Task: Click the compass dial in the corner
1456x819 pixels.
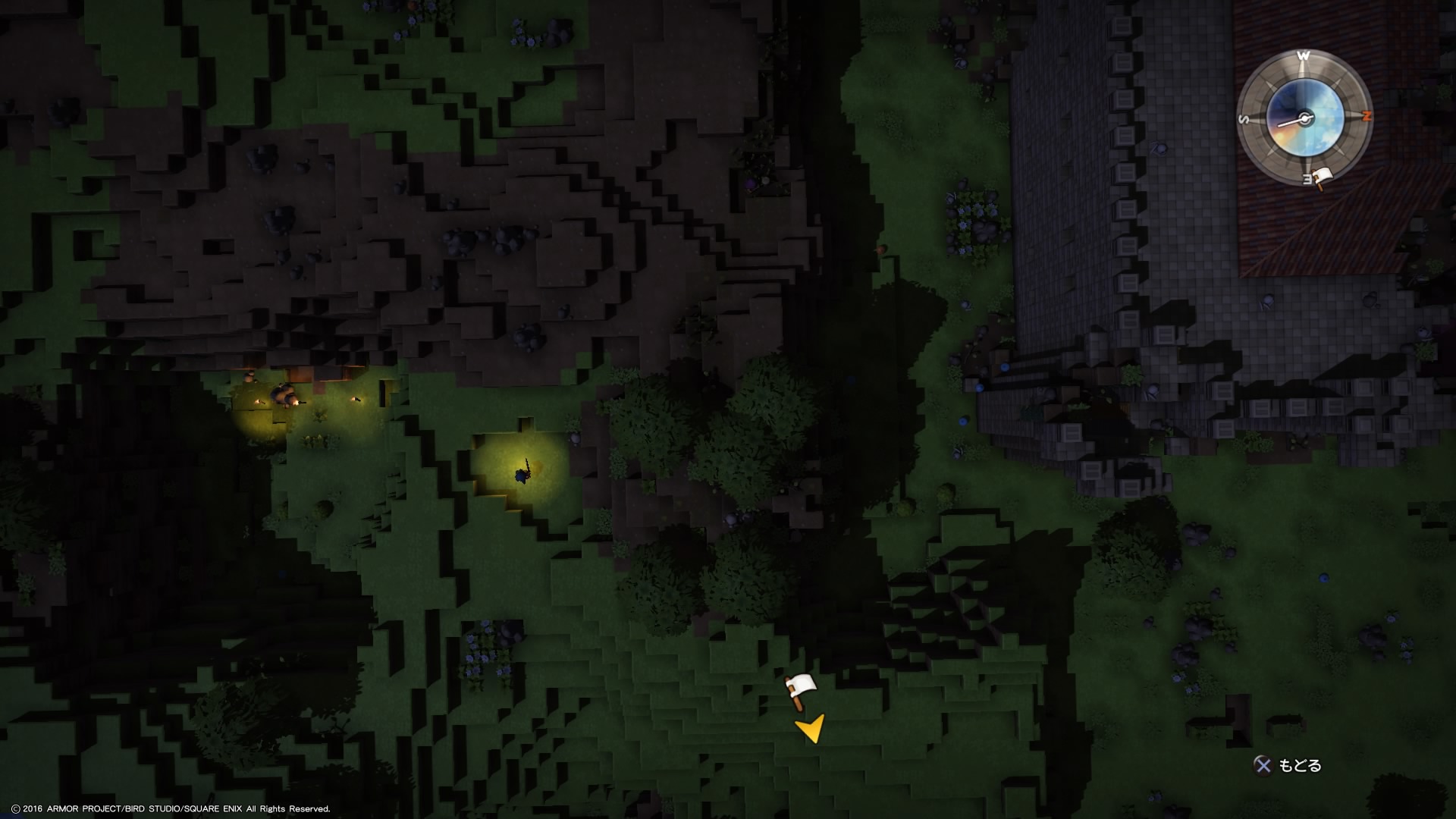Action: [x=1304, y=118]
